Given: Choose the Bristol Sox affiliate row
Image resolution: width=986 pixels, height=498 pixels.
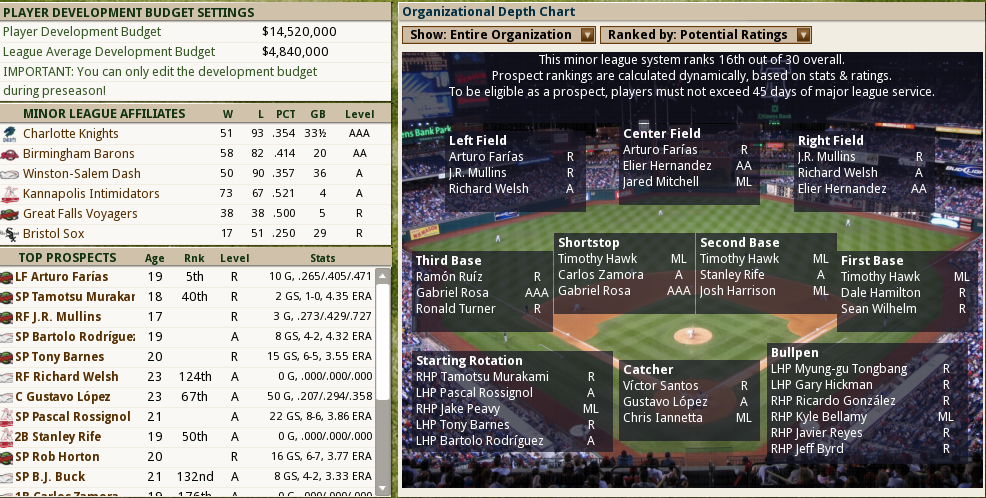Looking at the screenshot, I should click(x=54, y=234).
